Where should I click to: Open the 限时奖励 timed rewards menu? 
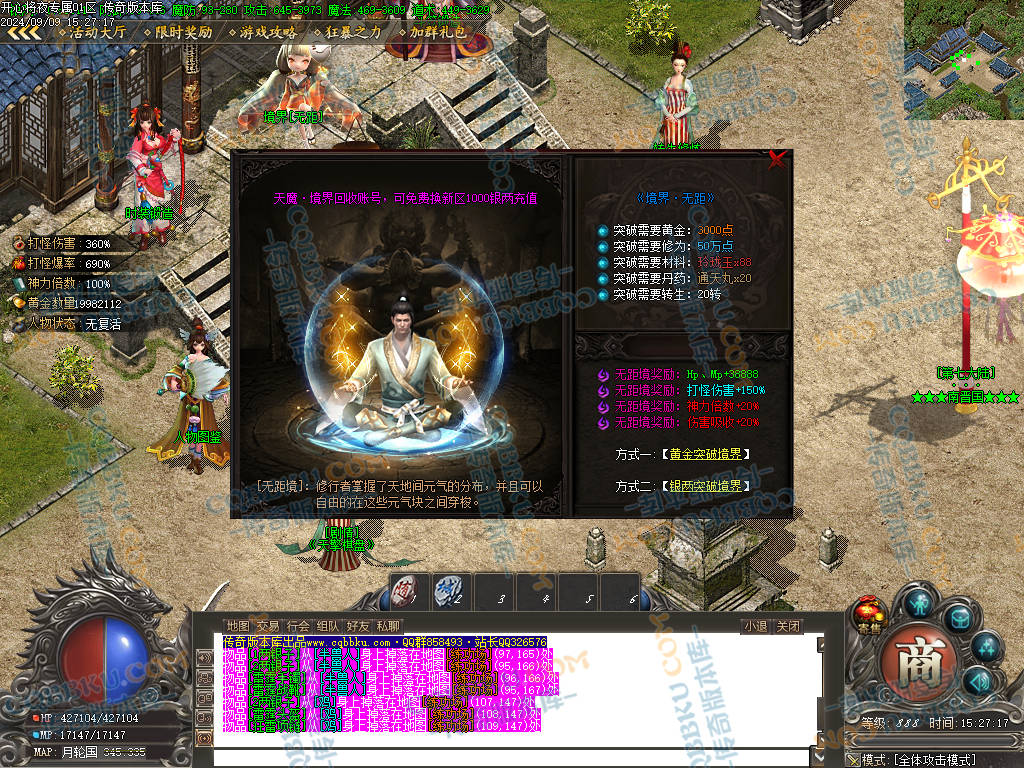pyautogui.click(x=183, y=32)
